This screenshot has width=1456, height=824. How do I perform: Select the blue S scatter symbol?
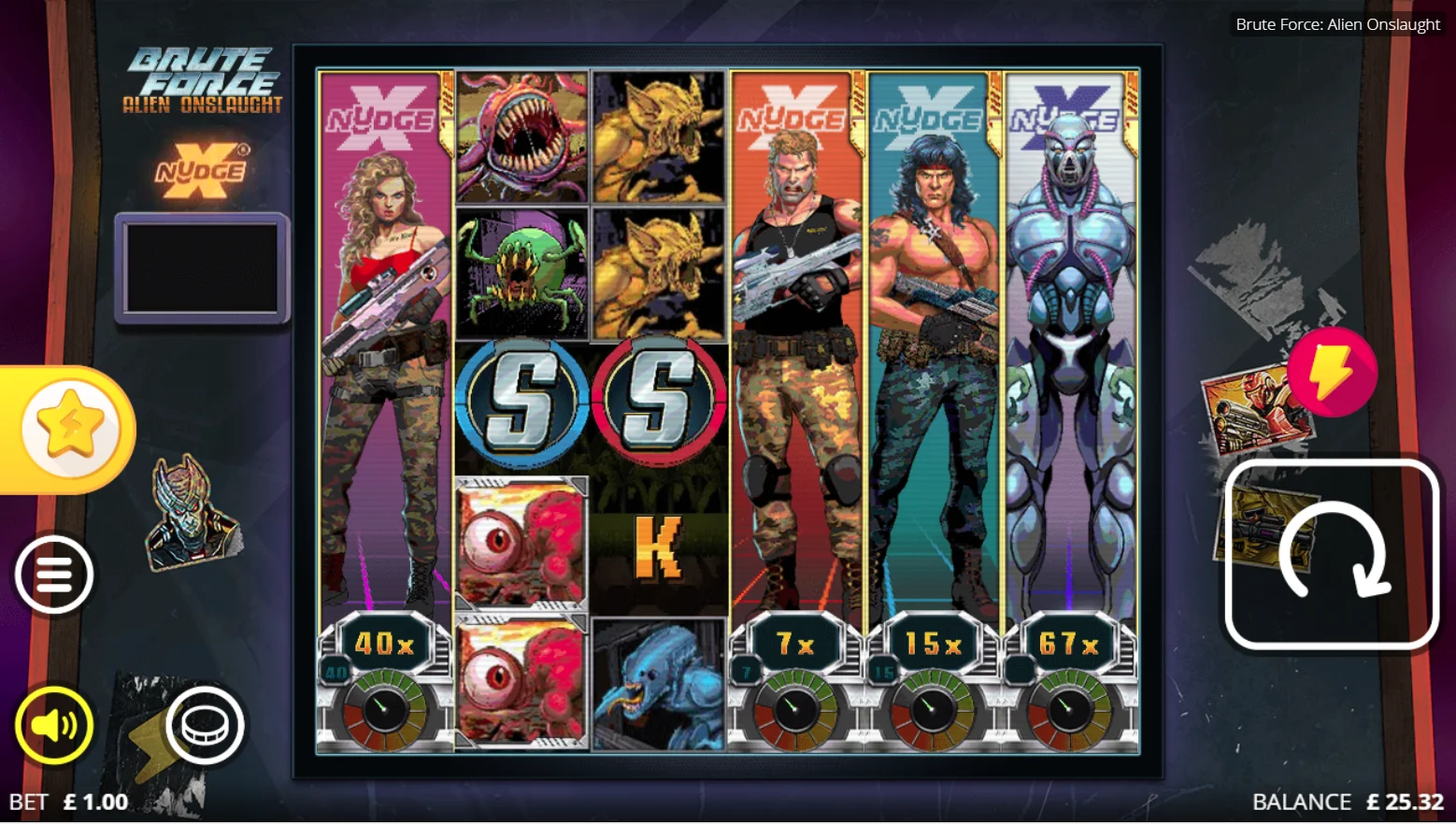(521, 405)
